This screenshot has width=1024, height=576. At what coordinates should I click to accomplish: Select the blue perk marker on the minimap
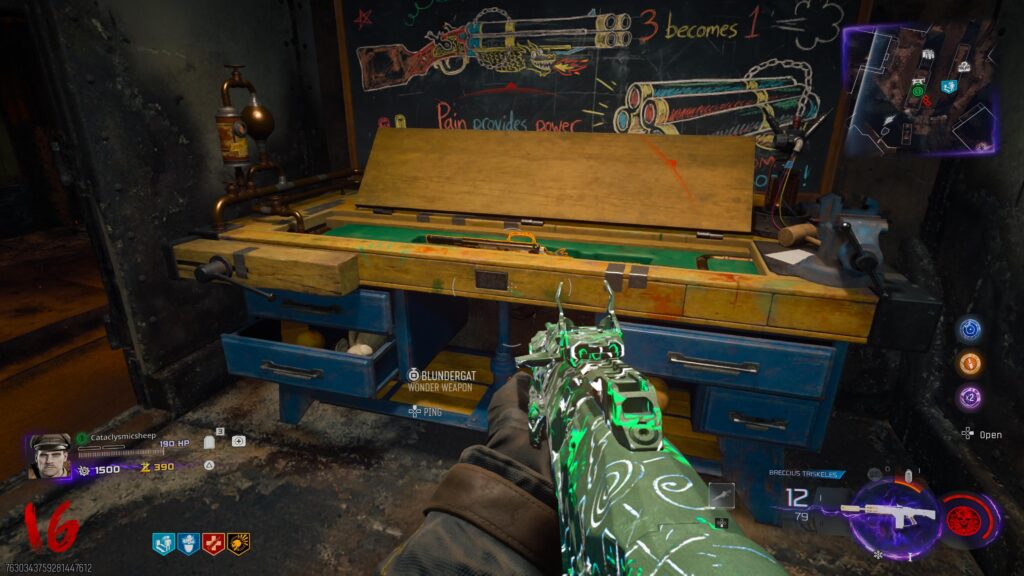coord(948,87)
